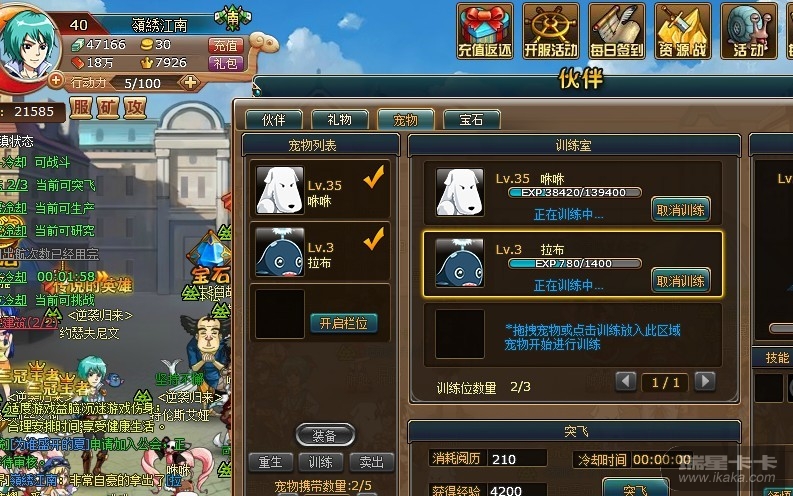Viewport: 793px width, 496px height.
Task: Click the 重生 rebirth button
Action: pyautogui.click(x=271, y=462)
